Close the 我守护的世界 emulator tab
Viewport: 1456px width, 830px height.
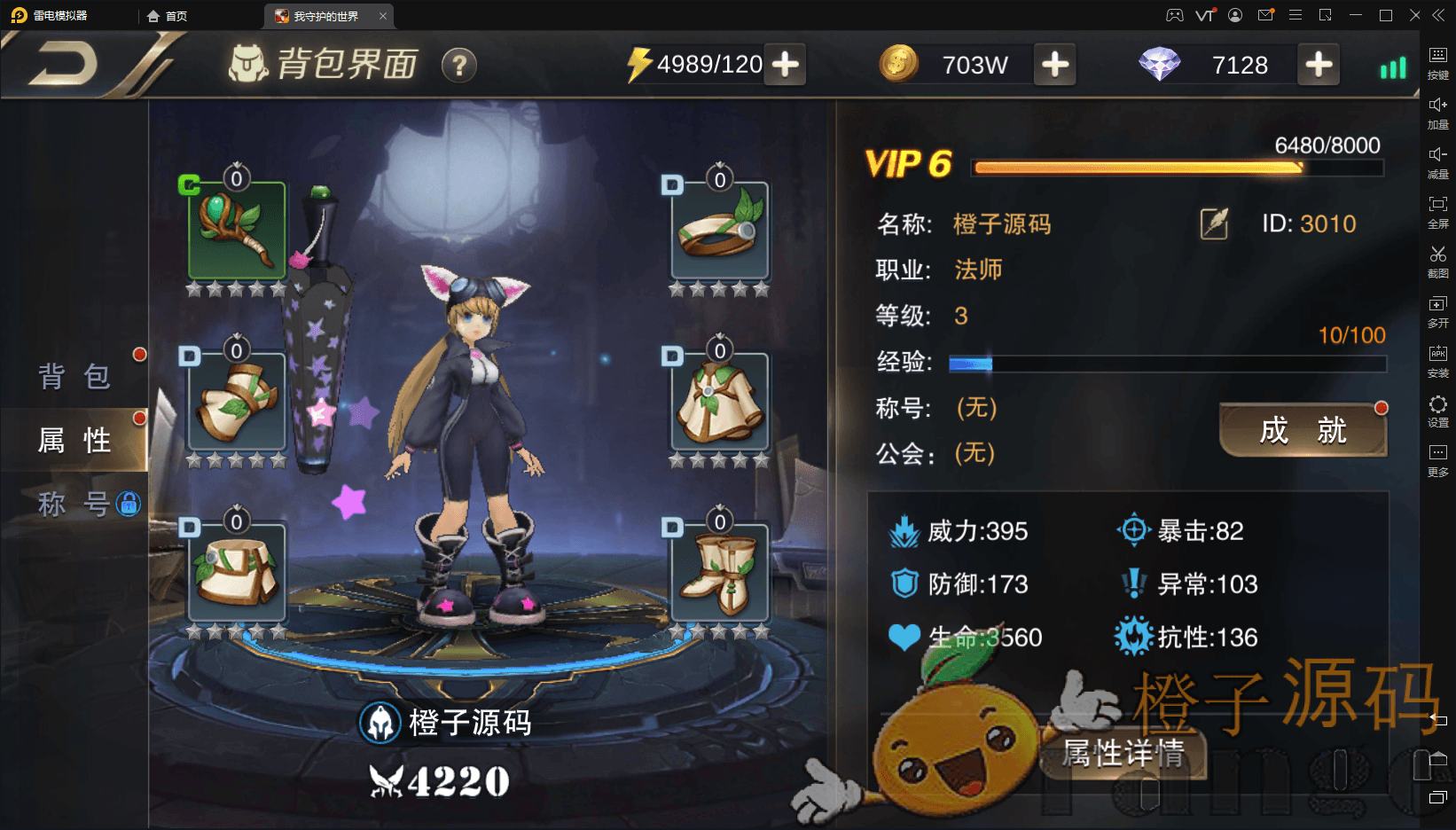[x=383, y=16]
